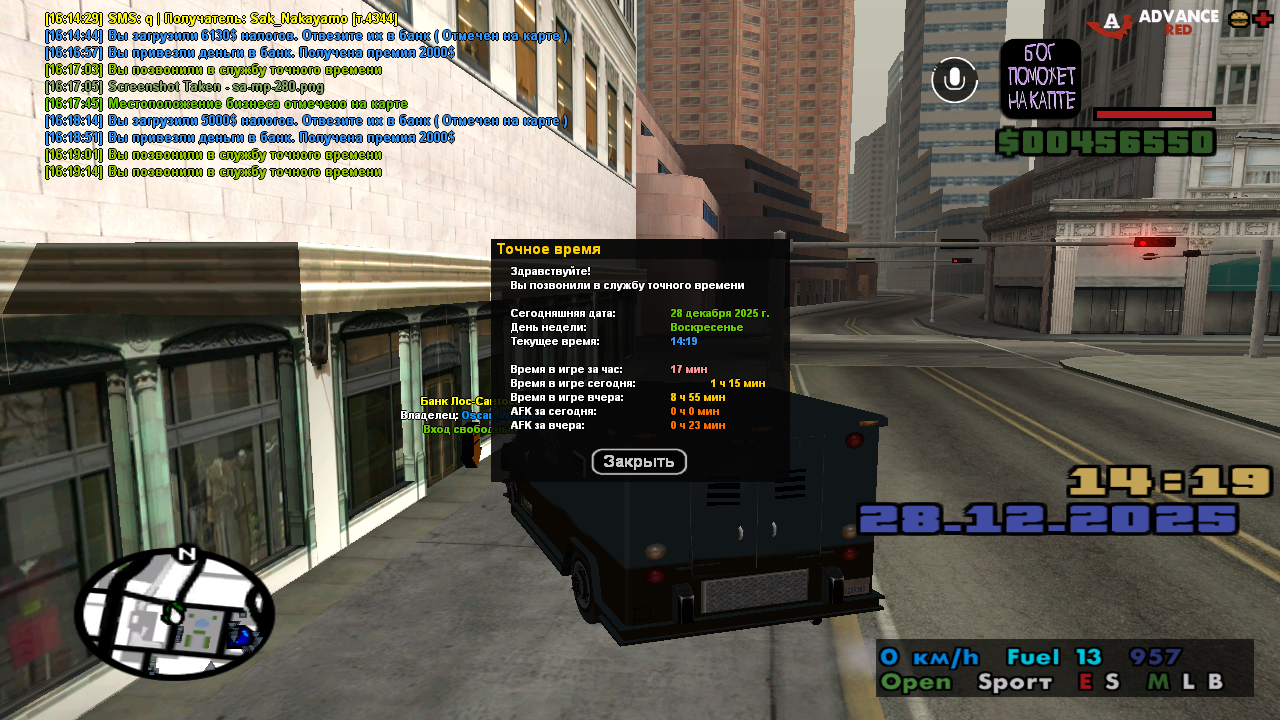Viewport: 1280px width, 720px height.
Task: Click the burger hunger icon
Action: (1239, 19)
